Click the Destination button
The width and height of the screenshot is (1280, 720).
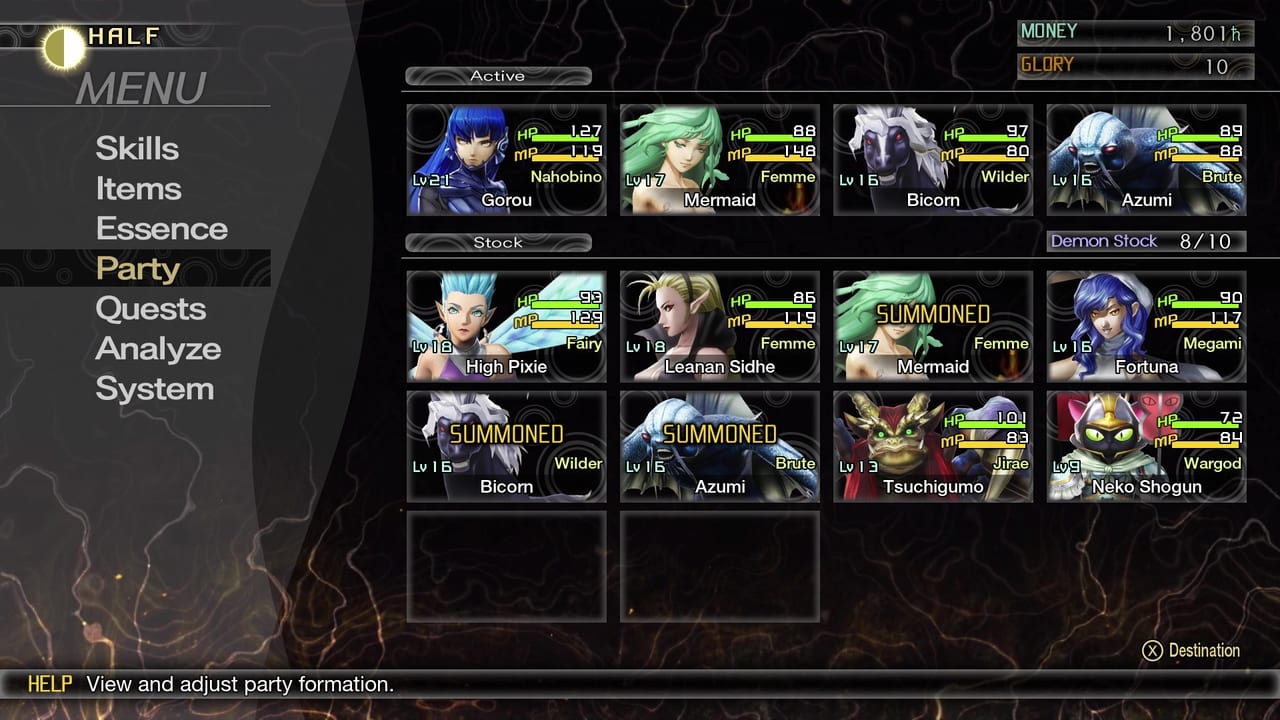tap(1190, 650)
